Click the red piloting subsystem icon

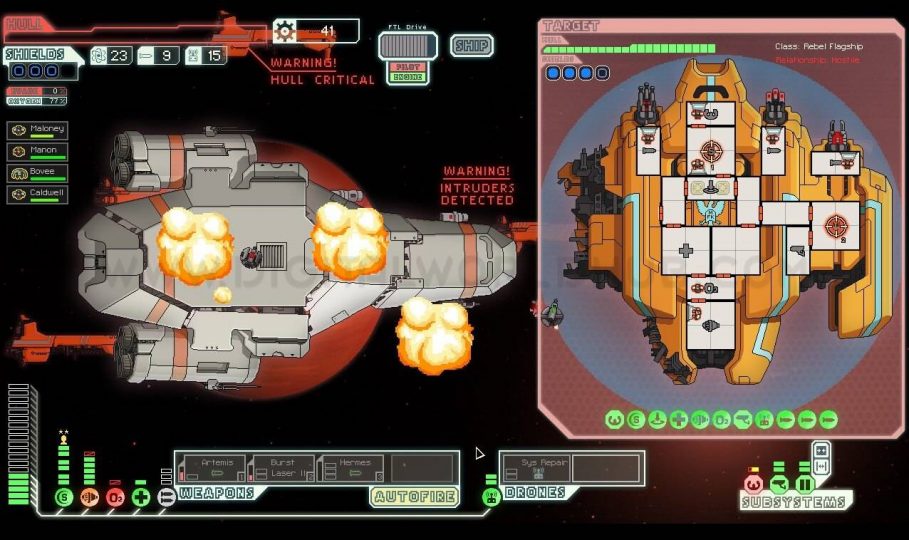click(x=754, y=484)
